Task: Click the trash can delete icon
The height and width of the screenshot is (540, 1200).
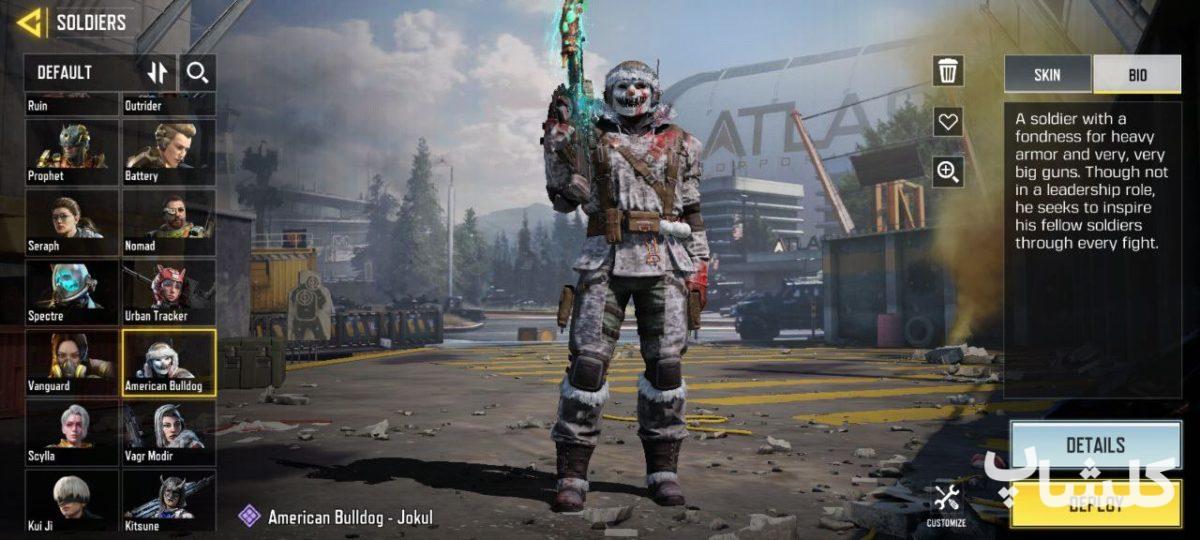Action: (948, 71)
